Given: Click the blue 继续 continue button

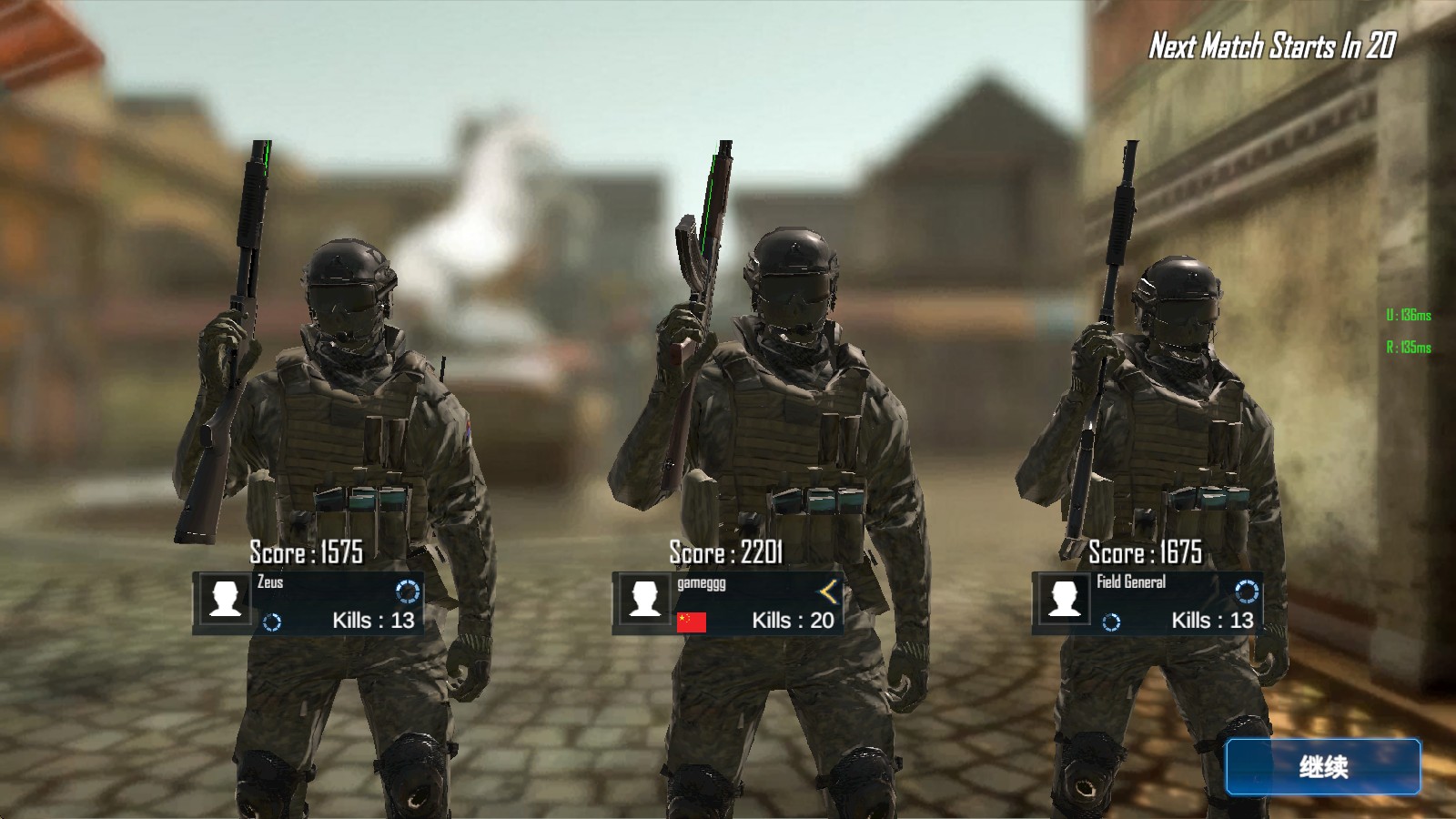Looking at the screenshot, I should pos(1322,766).
